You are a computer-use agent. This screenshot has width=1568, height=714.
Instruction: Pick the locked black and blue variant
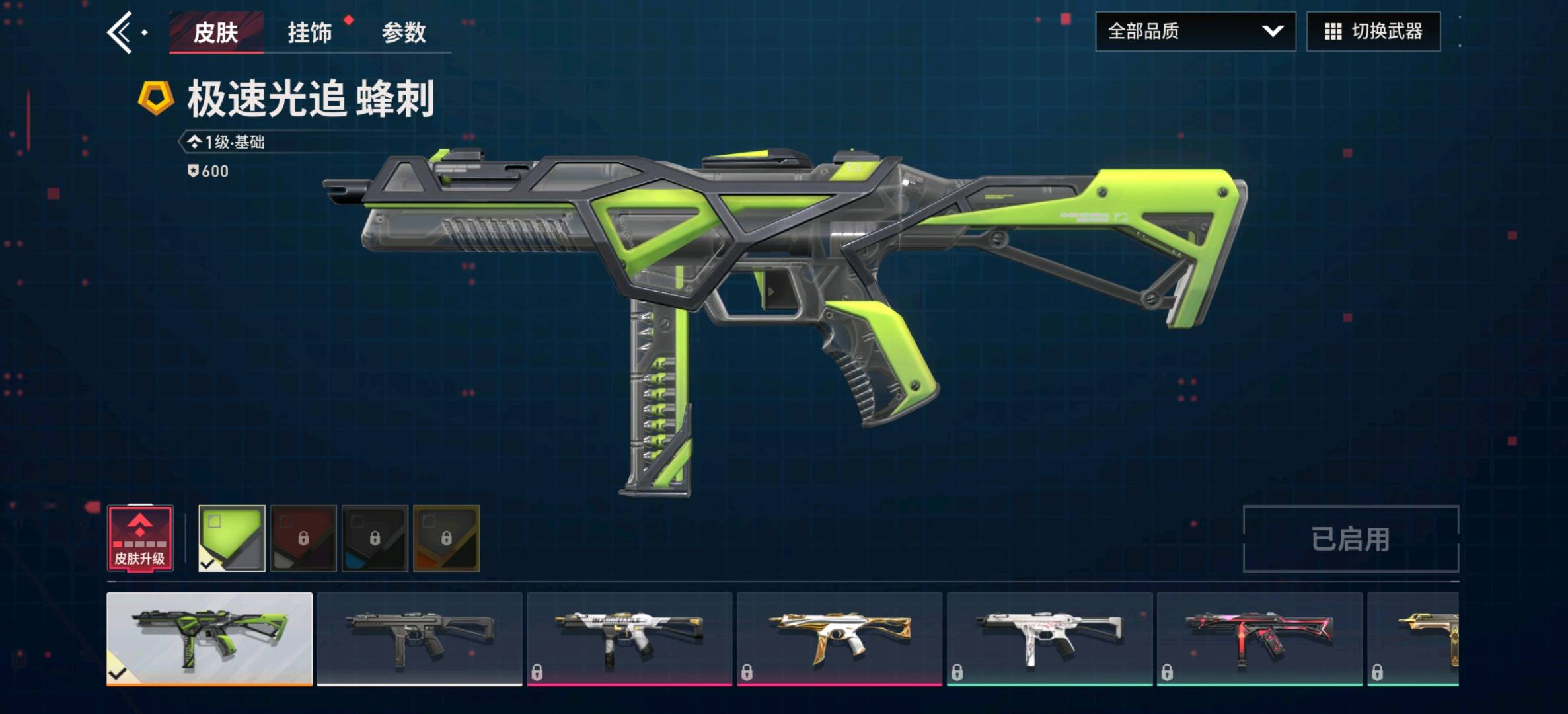(375, 538)
